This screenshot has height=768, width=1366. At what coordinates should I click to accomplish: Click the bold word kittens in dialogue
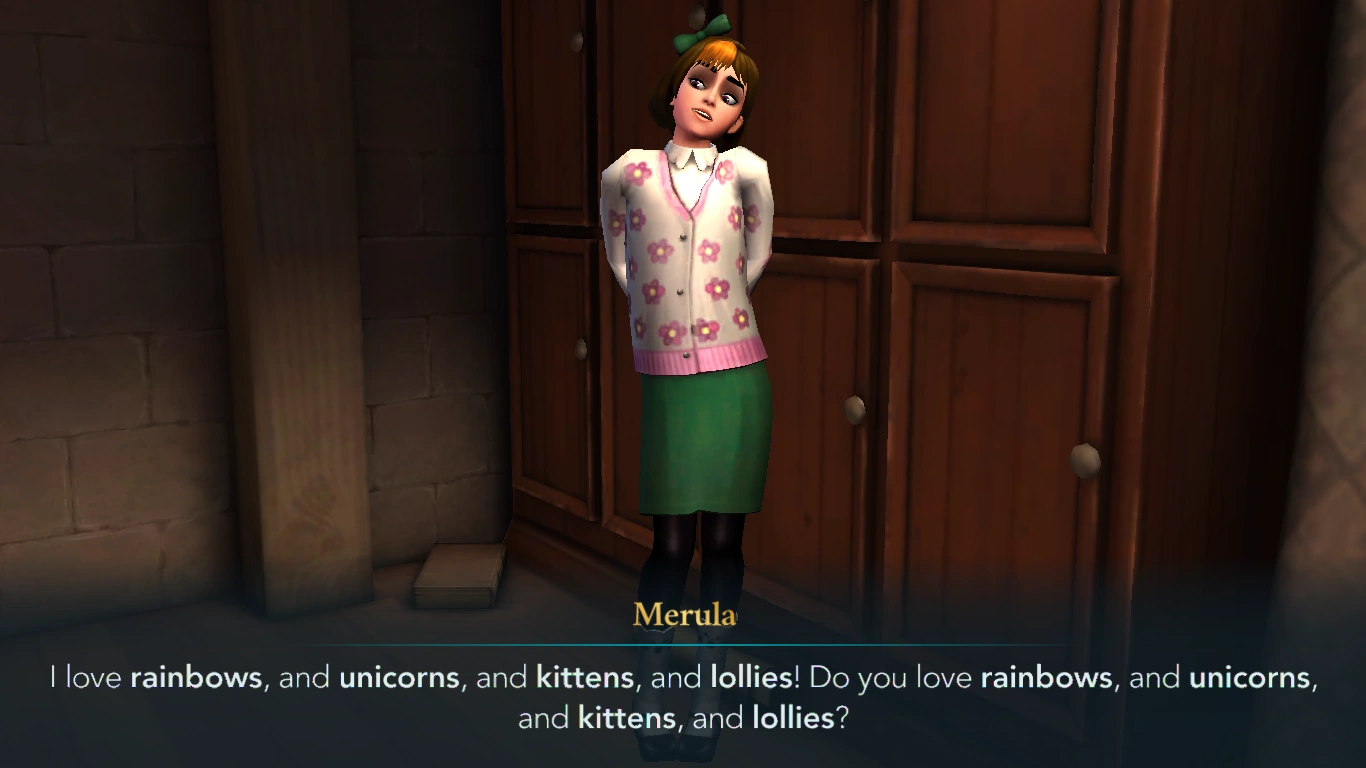point(583,677)
